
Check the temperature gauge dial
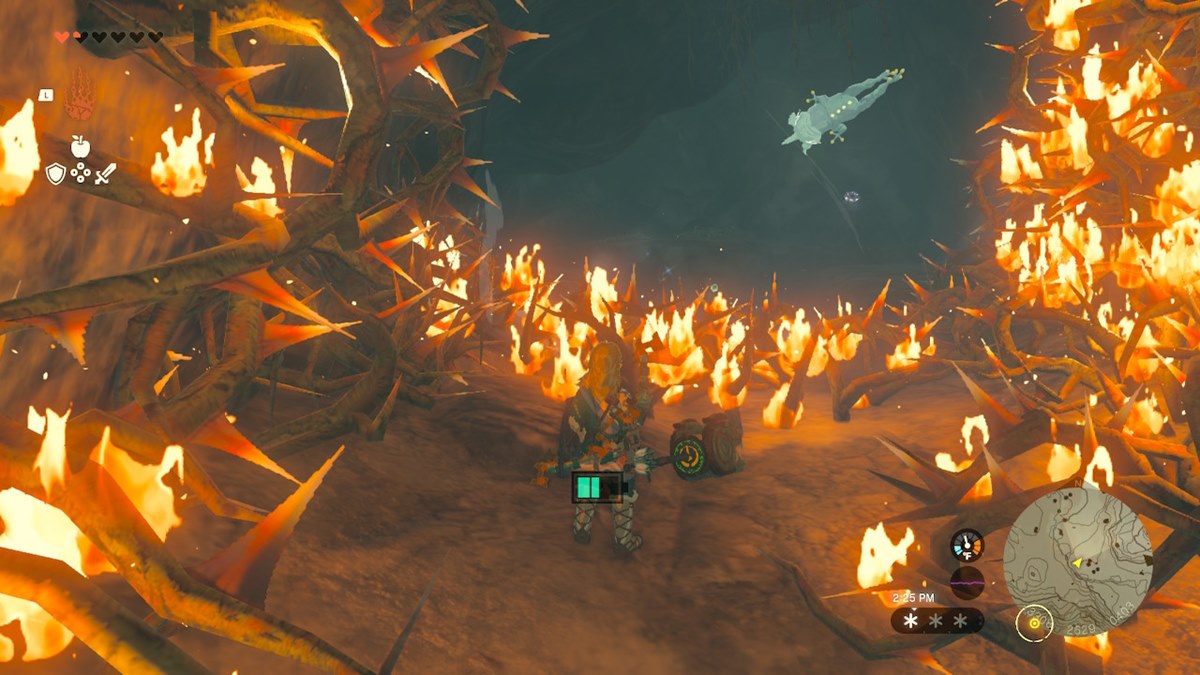[x=967, y=545]
